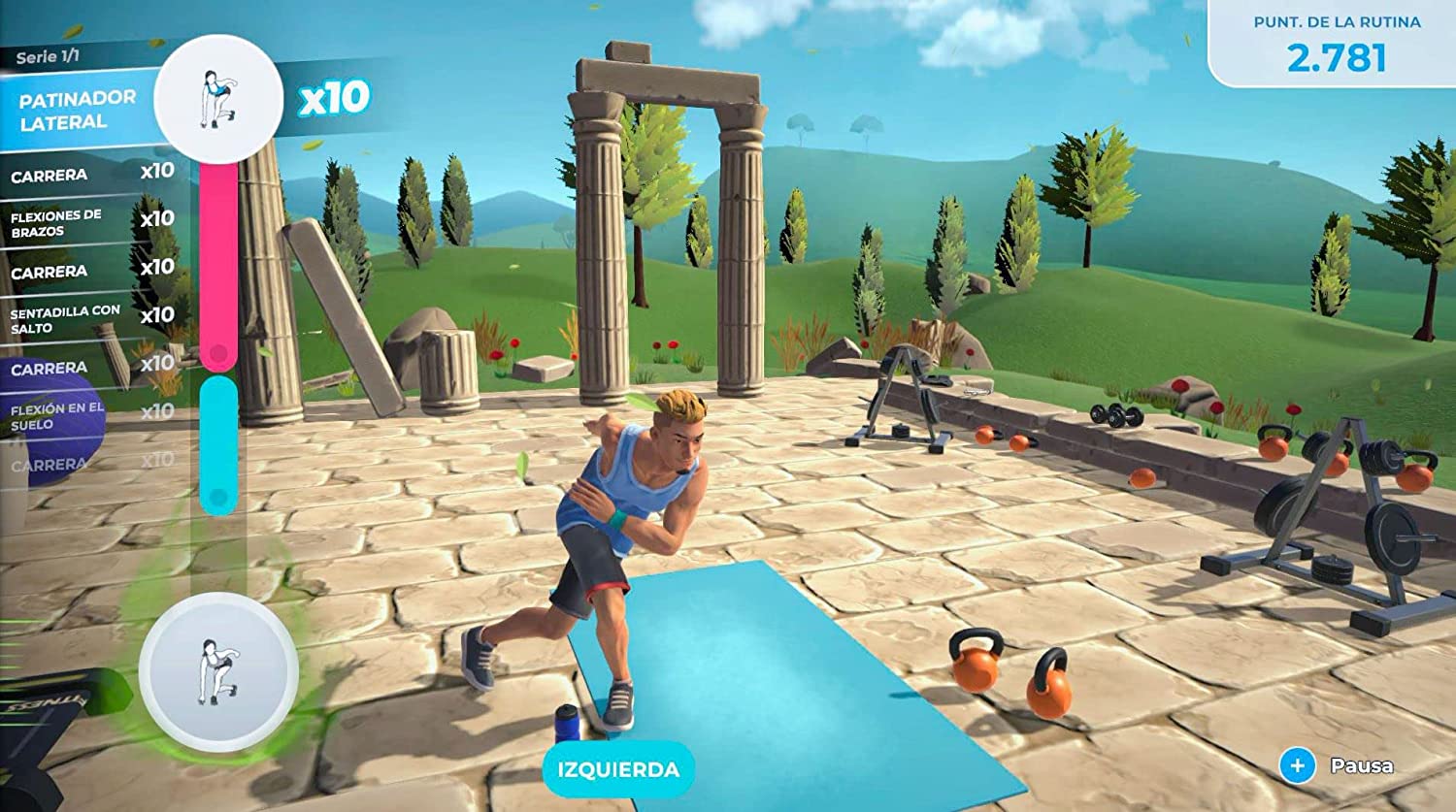This screenshot has height=812, width=1456.
Task: Click the skater icon beside the x10 counter
Action: pos(218,99)
